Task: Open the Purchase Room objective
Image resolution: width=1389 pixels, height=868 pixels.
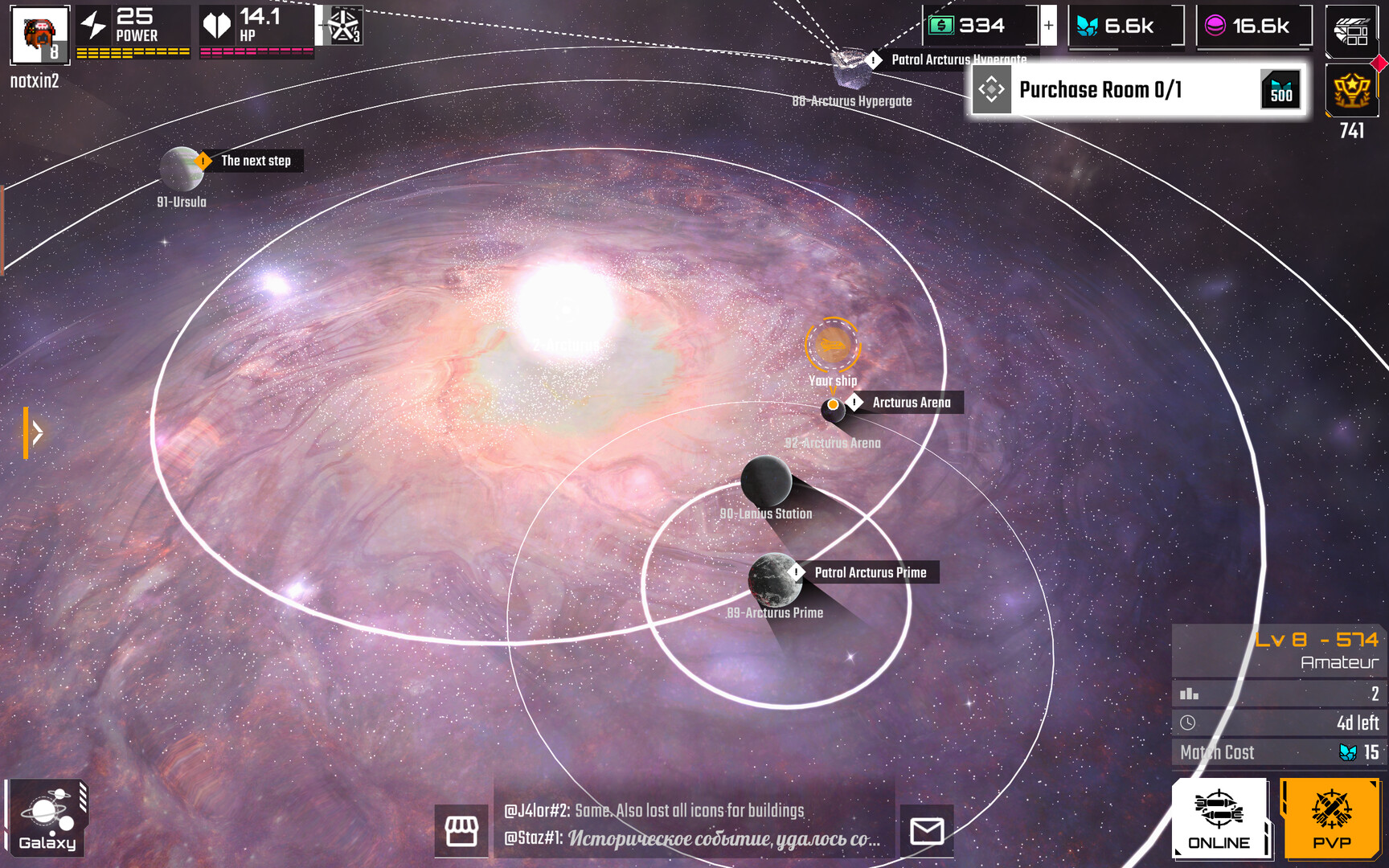Action: (x=1137, y=90)
